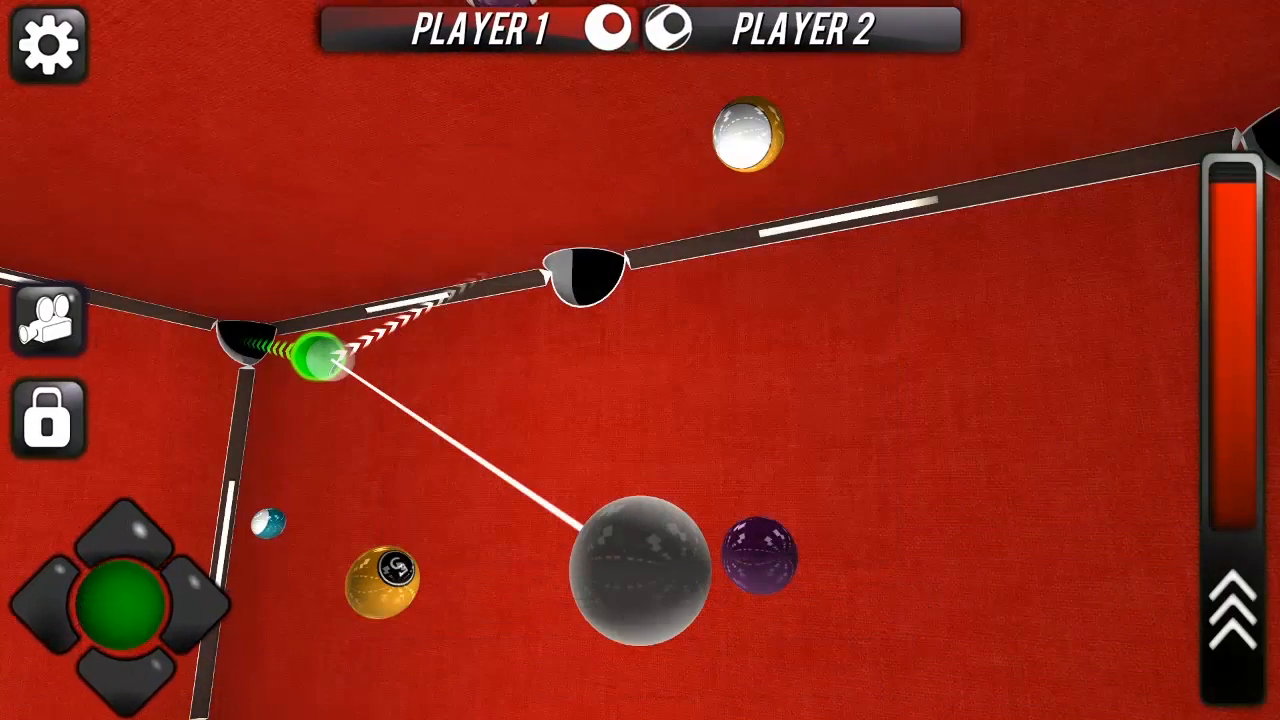The height and width of the screenshot is (720, 1280).
Task: Toggle Player 2's assigned ball indicator
Action: tap(668, 29)
